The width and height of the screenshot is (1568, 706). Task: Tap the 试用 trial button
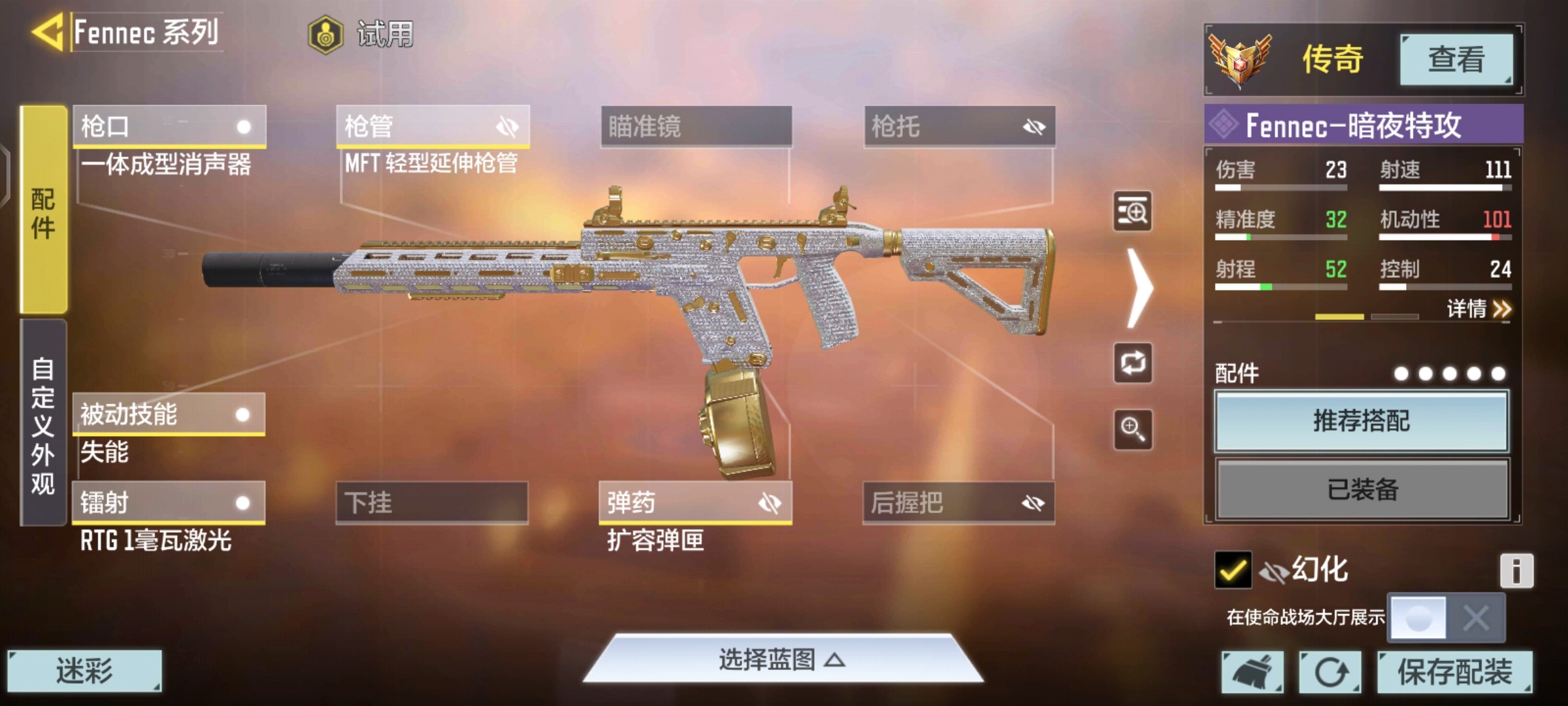(x=362, y=34)
